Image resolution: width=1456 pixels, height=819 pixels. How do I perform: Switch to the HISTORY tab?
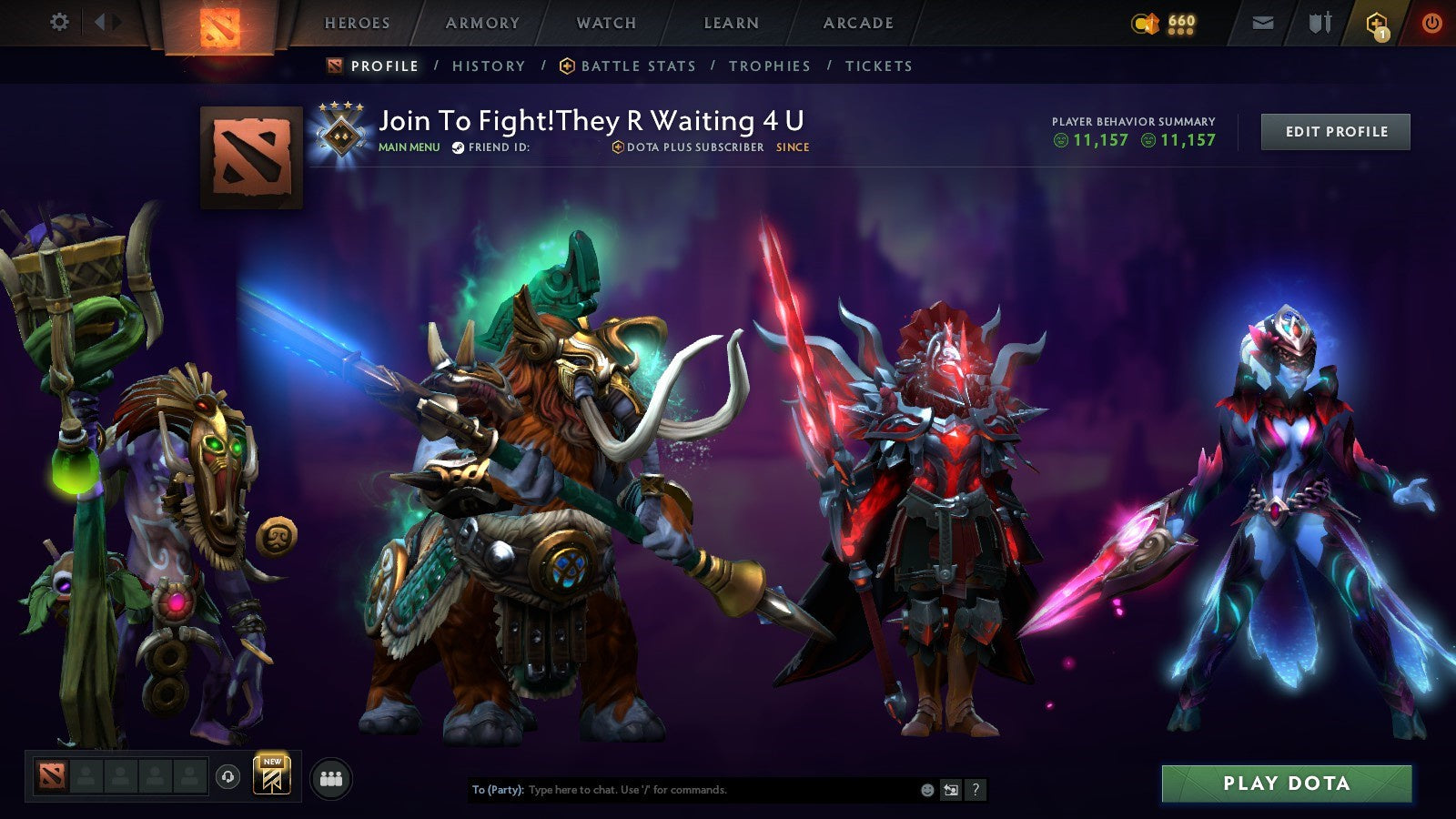pyautogui.click(x=490, y=66)
